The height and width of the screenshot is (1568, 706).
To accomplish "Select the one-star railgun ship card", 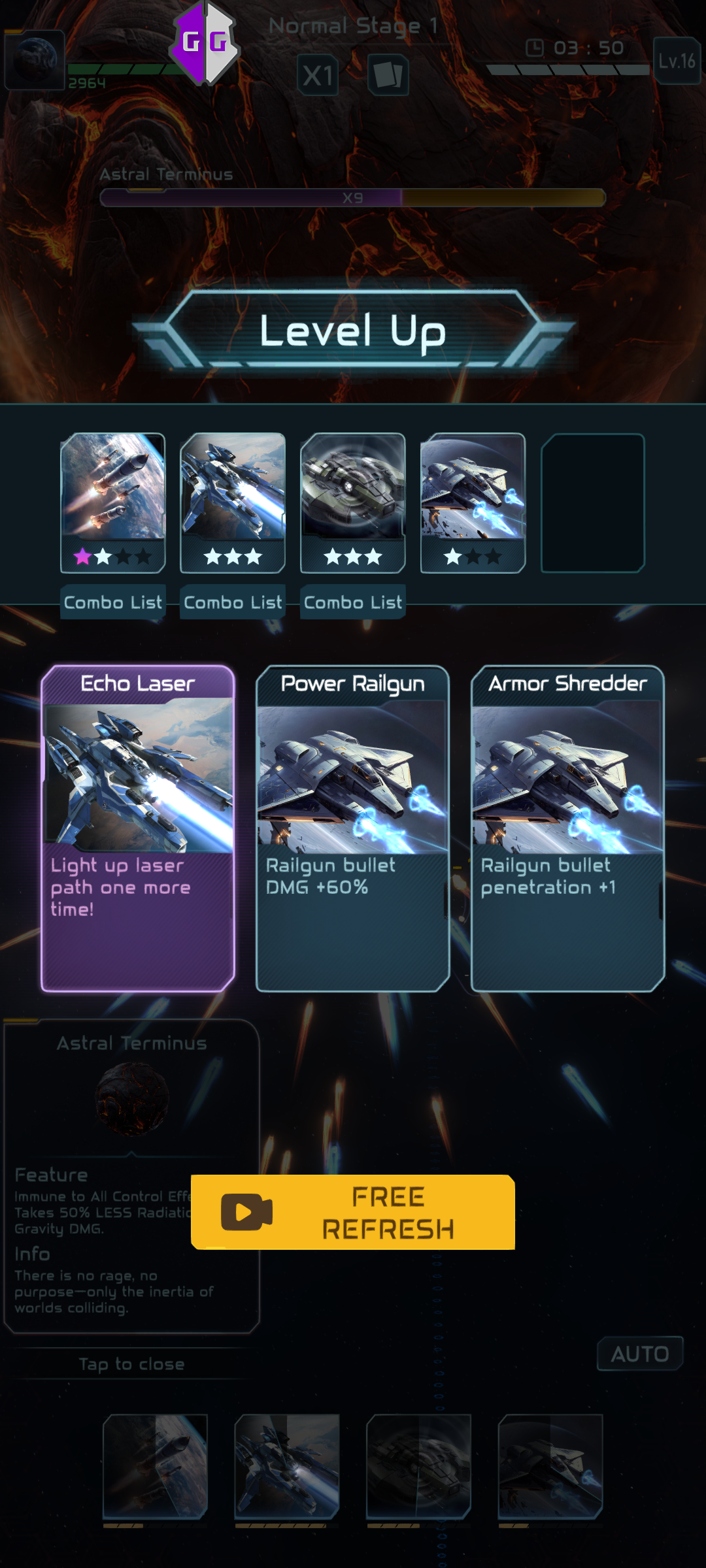I will (473, 502).
